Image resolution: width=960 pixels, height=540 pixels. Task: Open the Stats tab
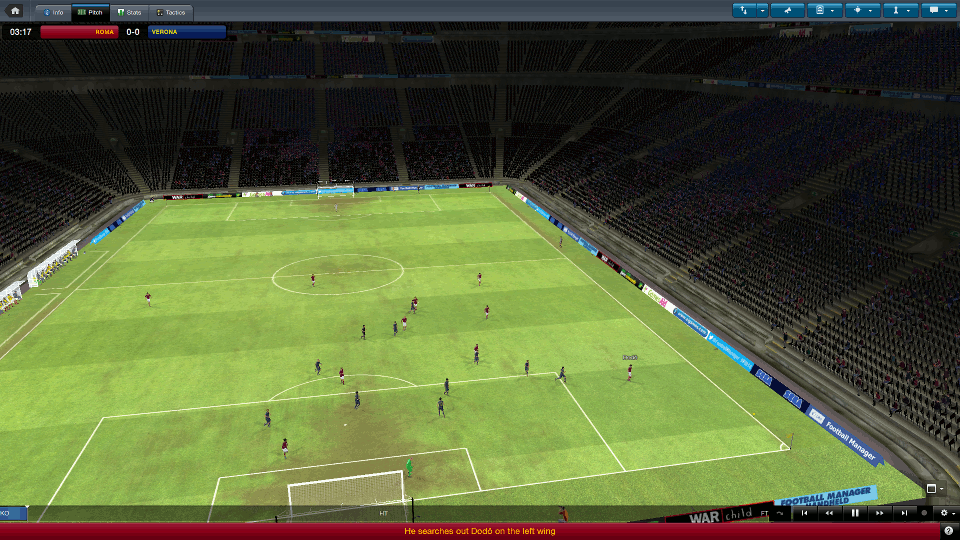pyautogui.click(x=128, y=12)
